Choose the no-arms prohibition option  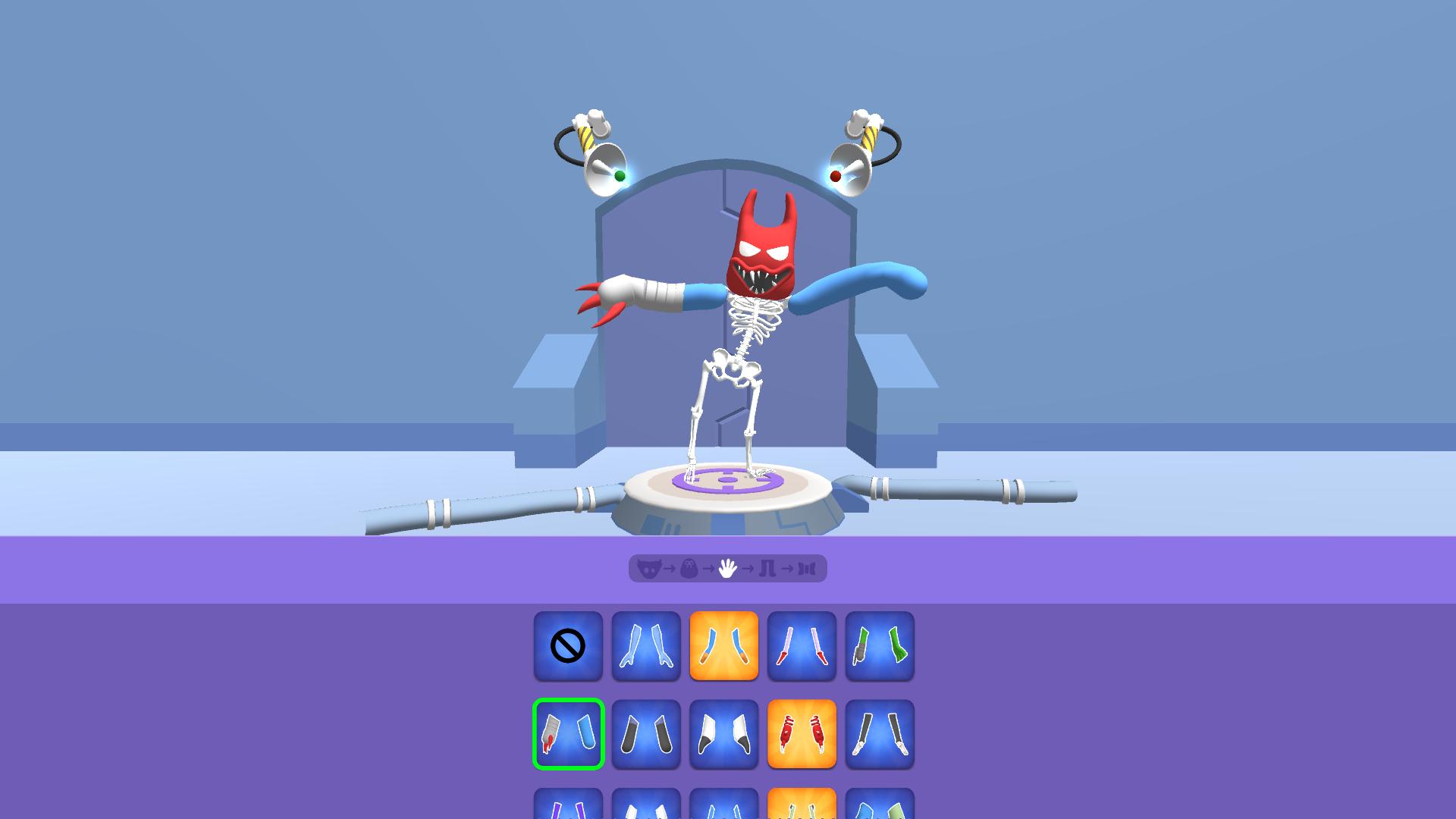568,646
